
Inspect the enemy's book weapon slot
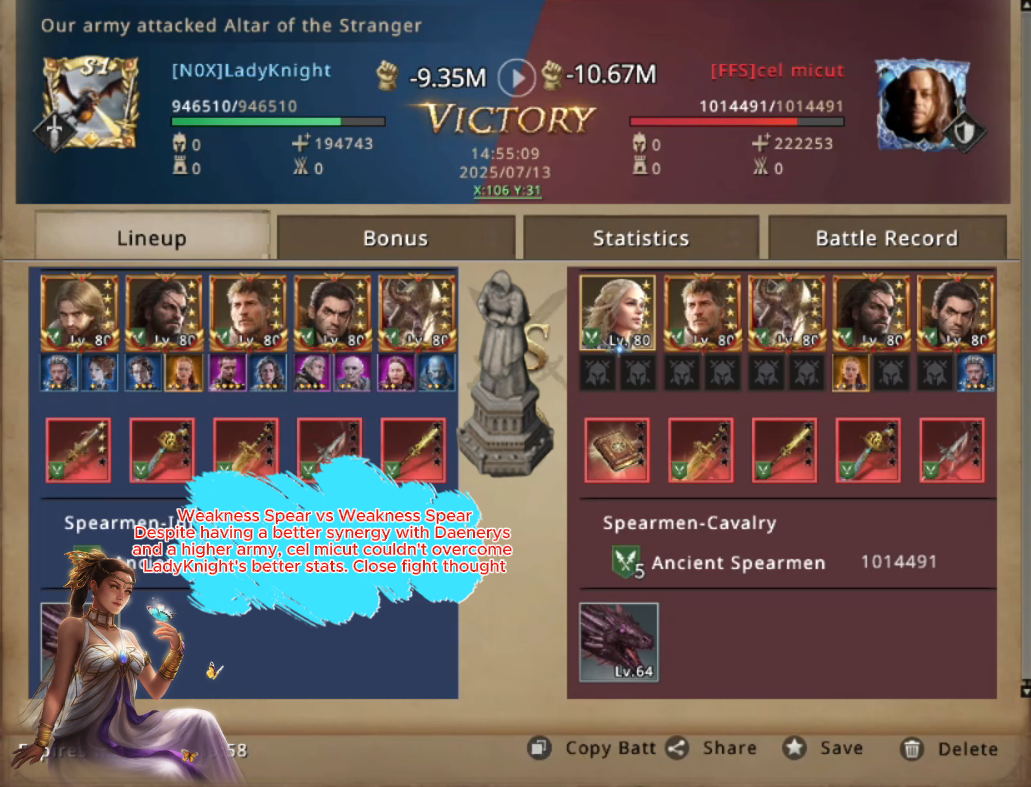click(617, 450)
